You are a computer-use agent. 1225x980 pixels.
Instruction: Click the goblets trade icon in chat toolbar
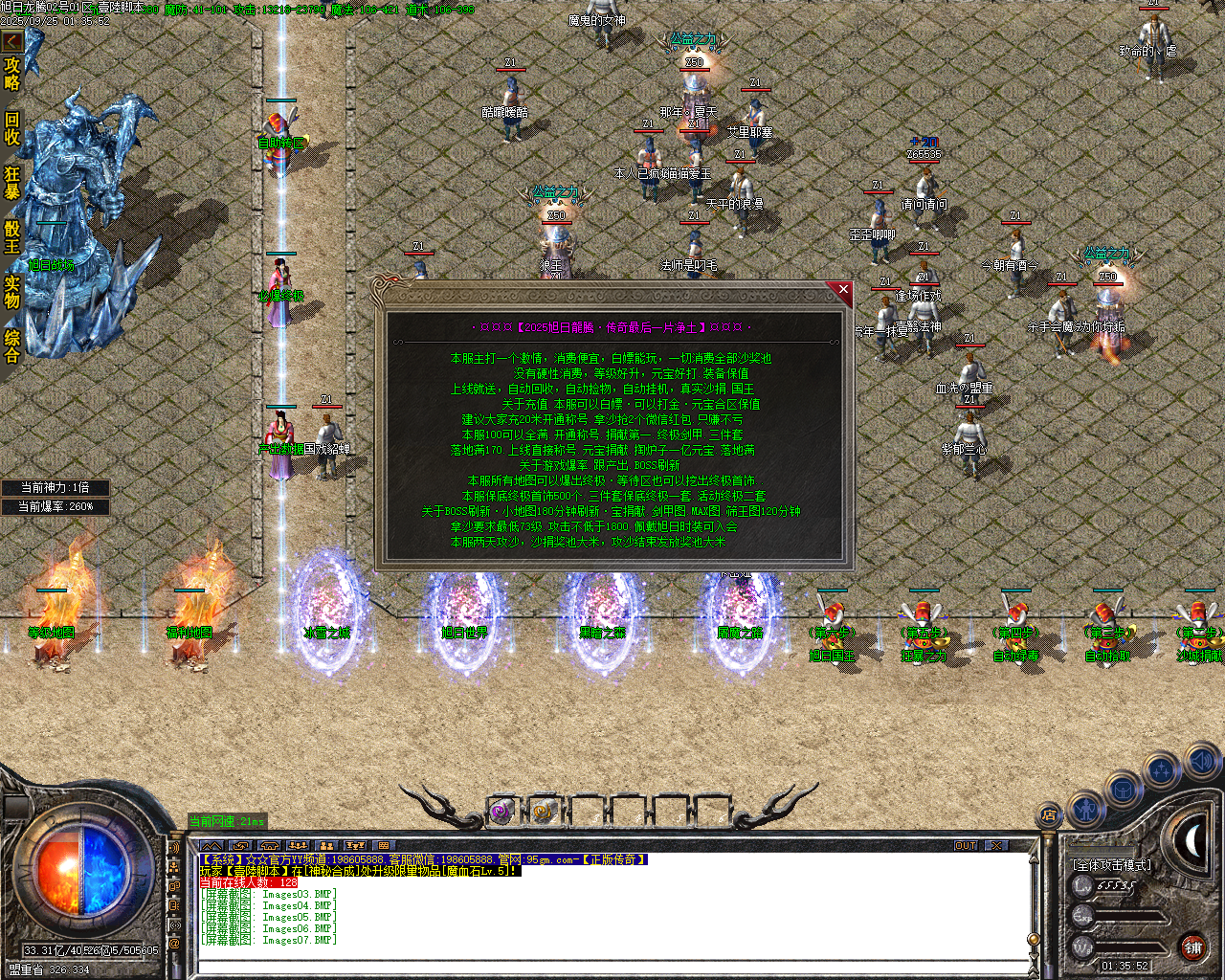355,846
